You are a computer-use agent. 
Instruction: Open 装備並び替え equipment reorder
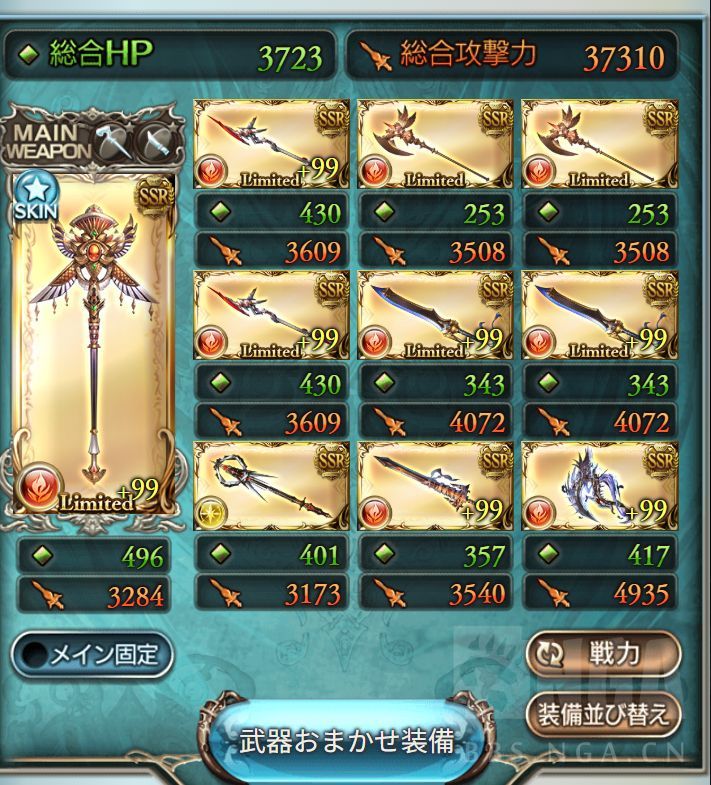[602, 715]
